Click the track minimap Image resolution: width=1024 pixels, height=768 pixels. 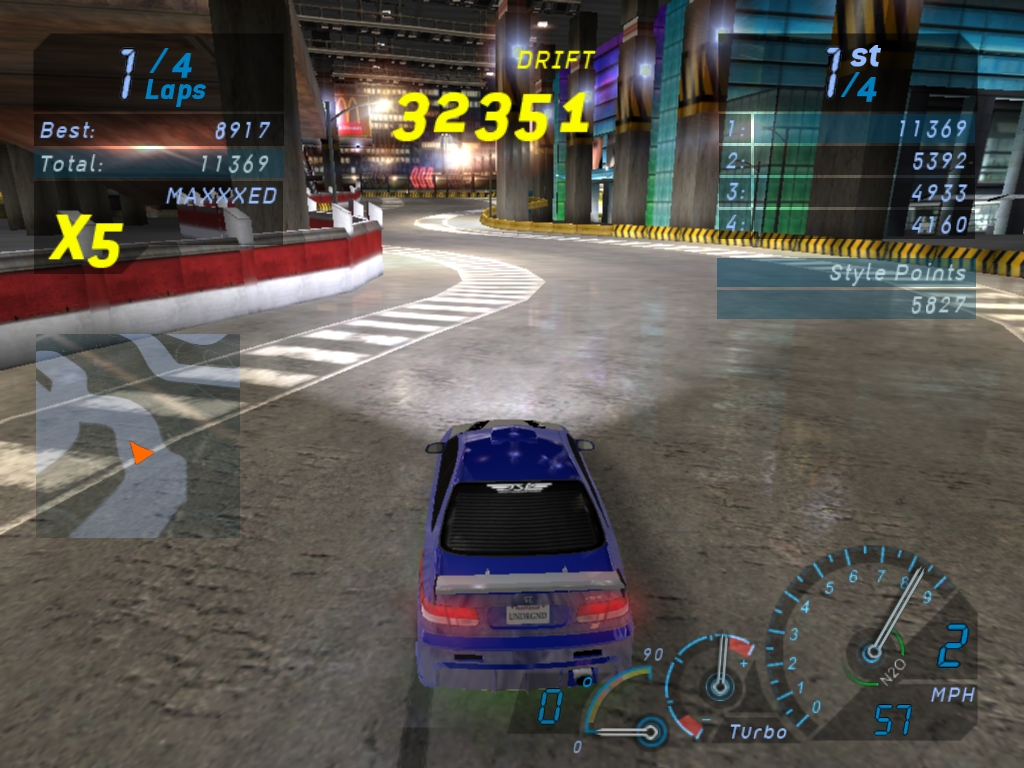point(138,435)
